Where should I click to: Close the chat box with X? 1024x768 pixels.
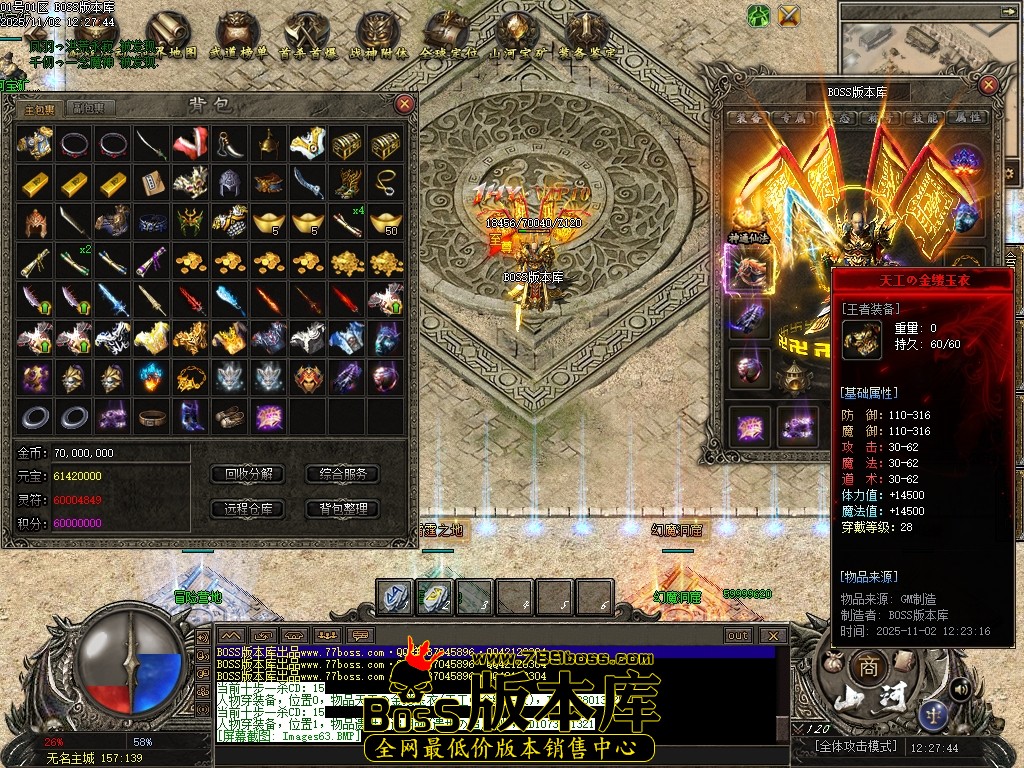click(772, 635)
